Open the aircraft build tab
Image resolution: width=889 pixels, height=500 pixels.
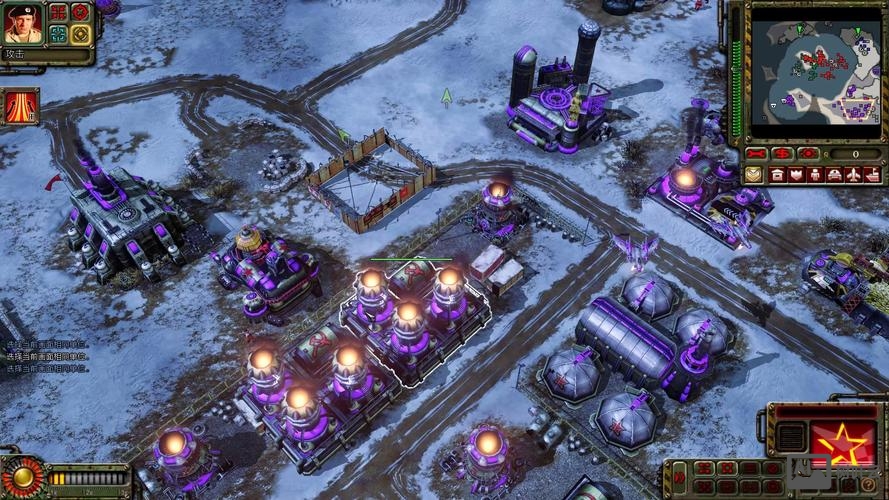(853, 175)
